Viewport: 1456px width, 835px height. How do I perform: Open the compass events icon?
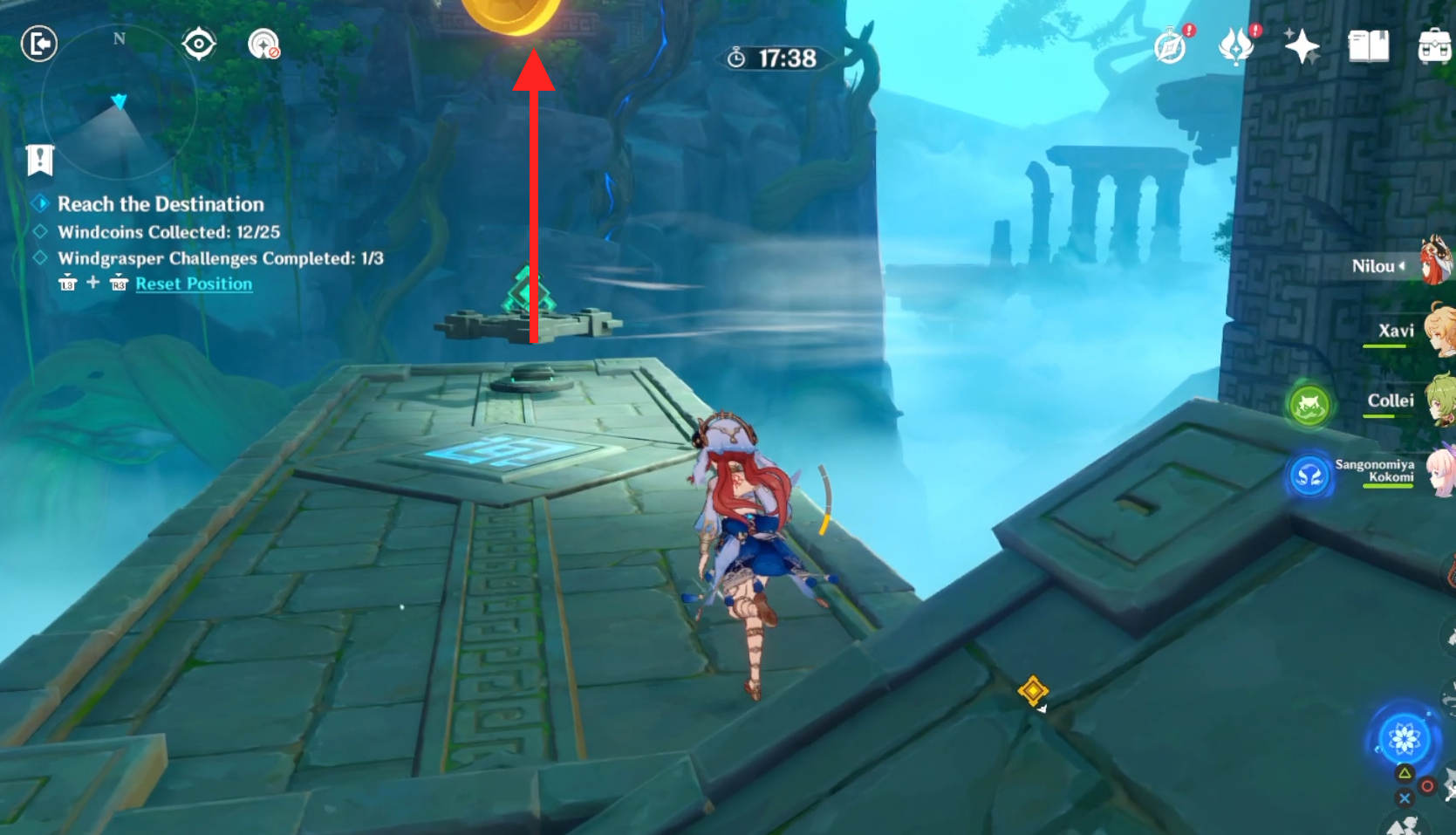tap(1170, 46)
